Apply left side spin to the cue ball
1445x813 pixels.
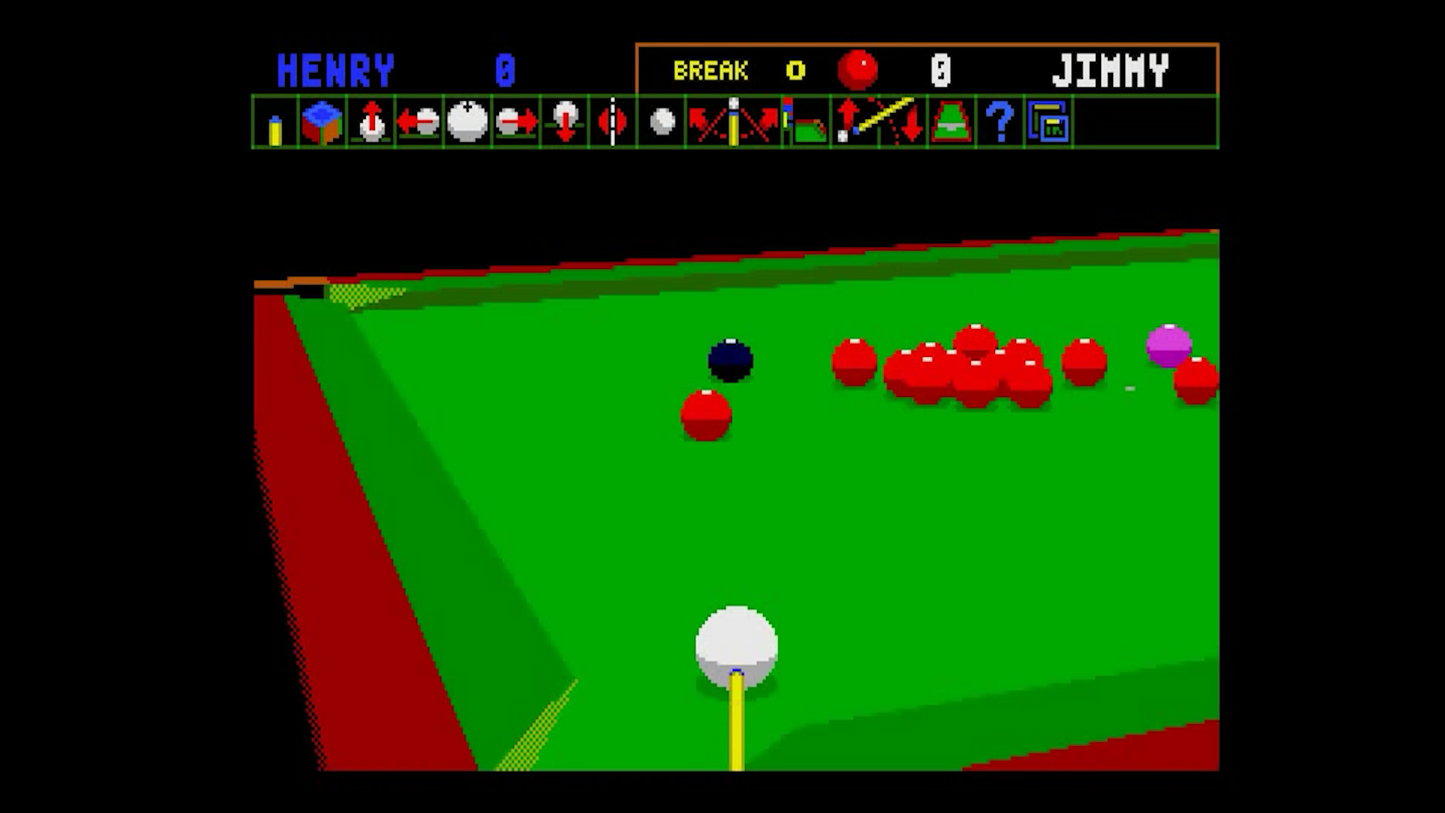tap(419, 122)
